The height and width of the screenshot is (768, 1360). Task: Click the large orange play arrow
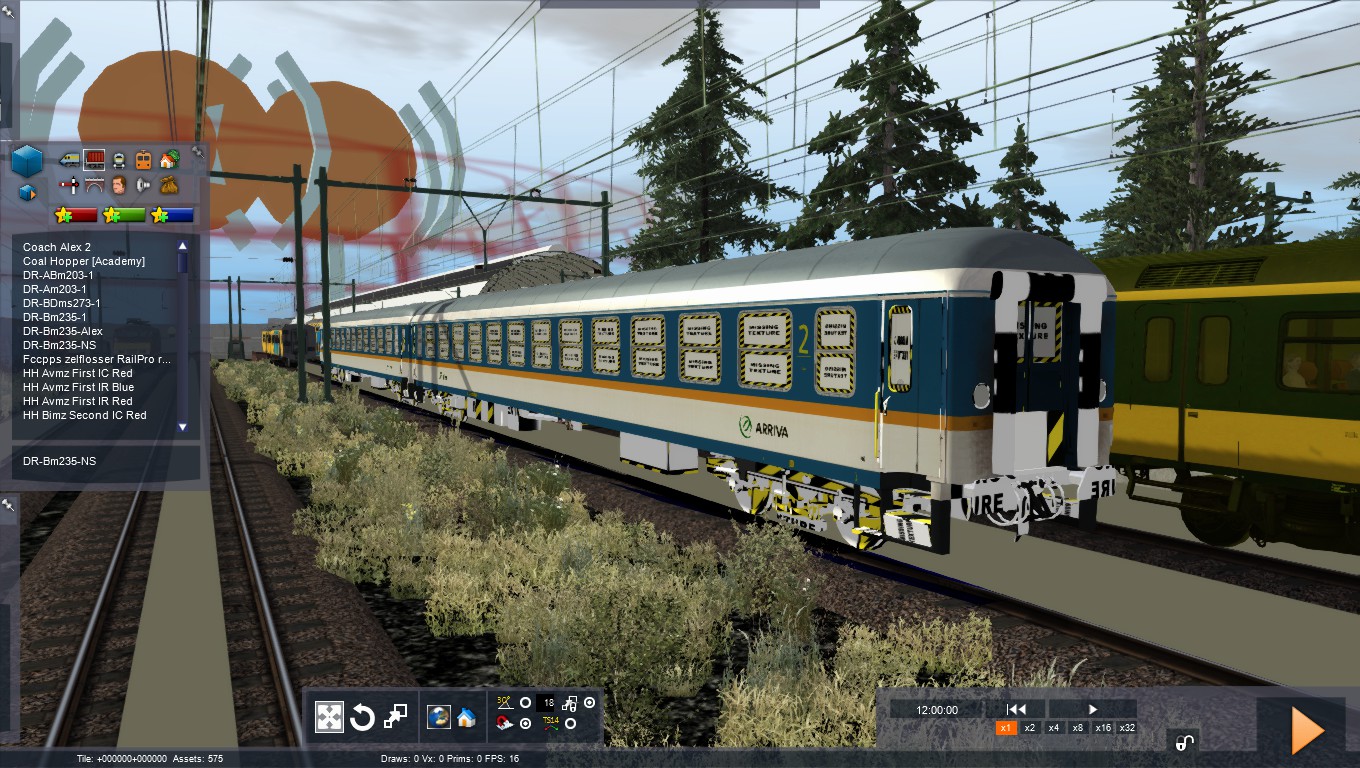pos(1307,730)
